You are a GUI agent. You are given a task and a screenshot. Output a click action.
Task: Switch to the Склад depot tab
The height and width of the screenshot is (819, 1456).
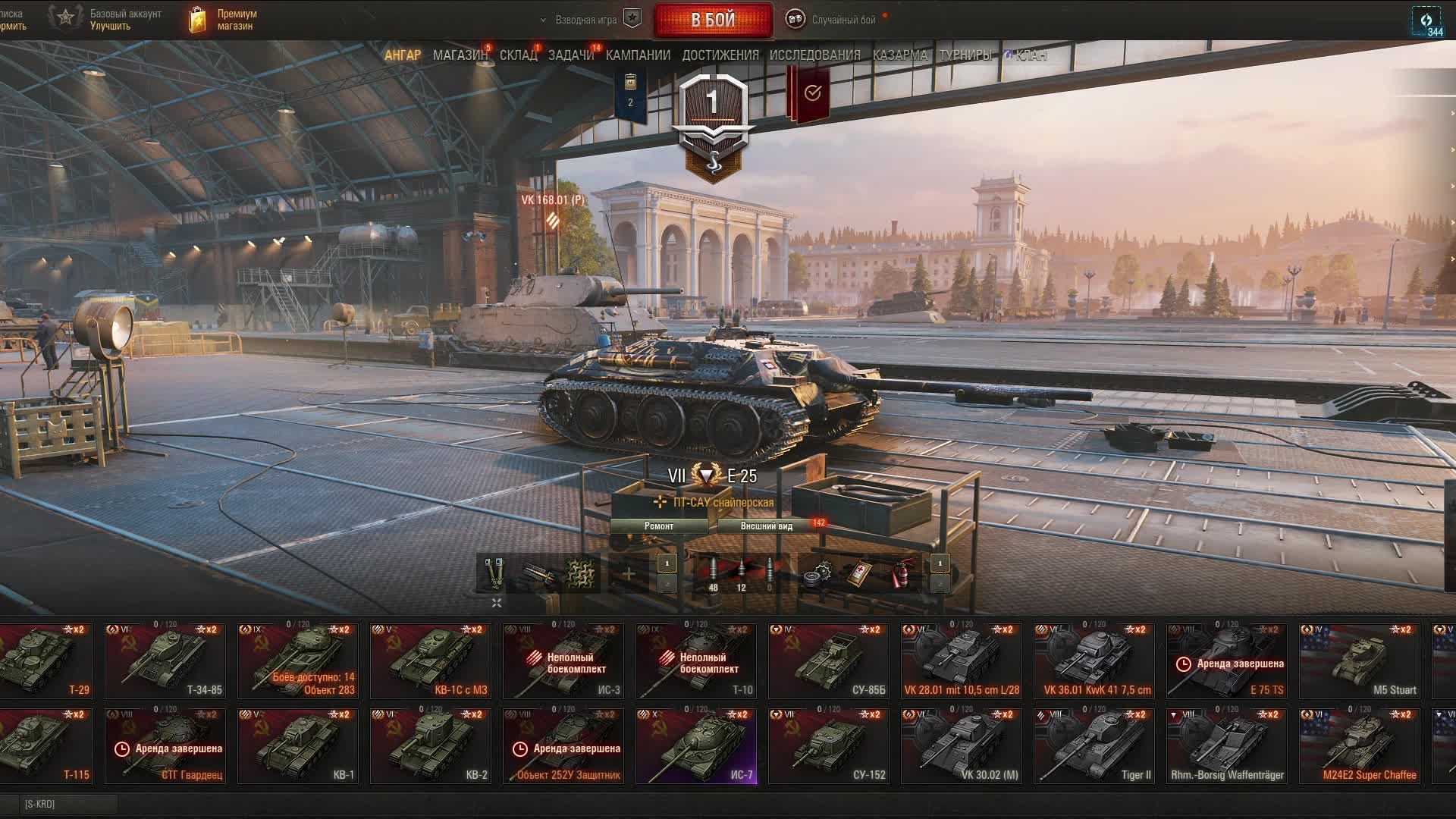pyautogui.click(x=518, y=55)
